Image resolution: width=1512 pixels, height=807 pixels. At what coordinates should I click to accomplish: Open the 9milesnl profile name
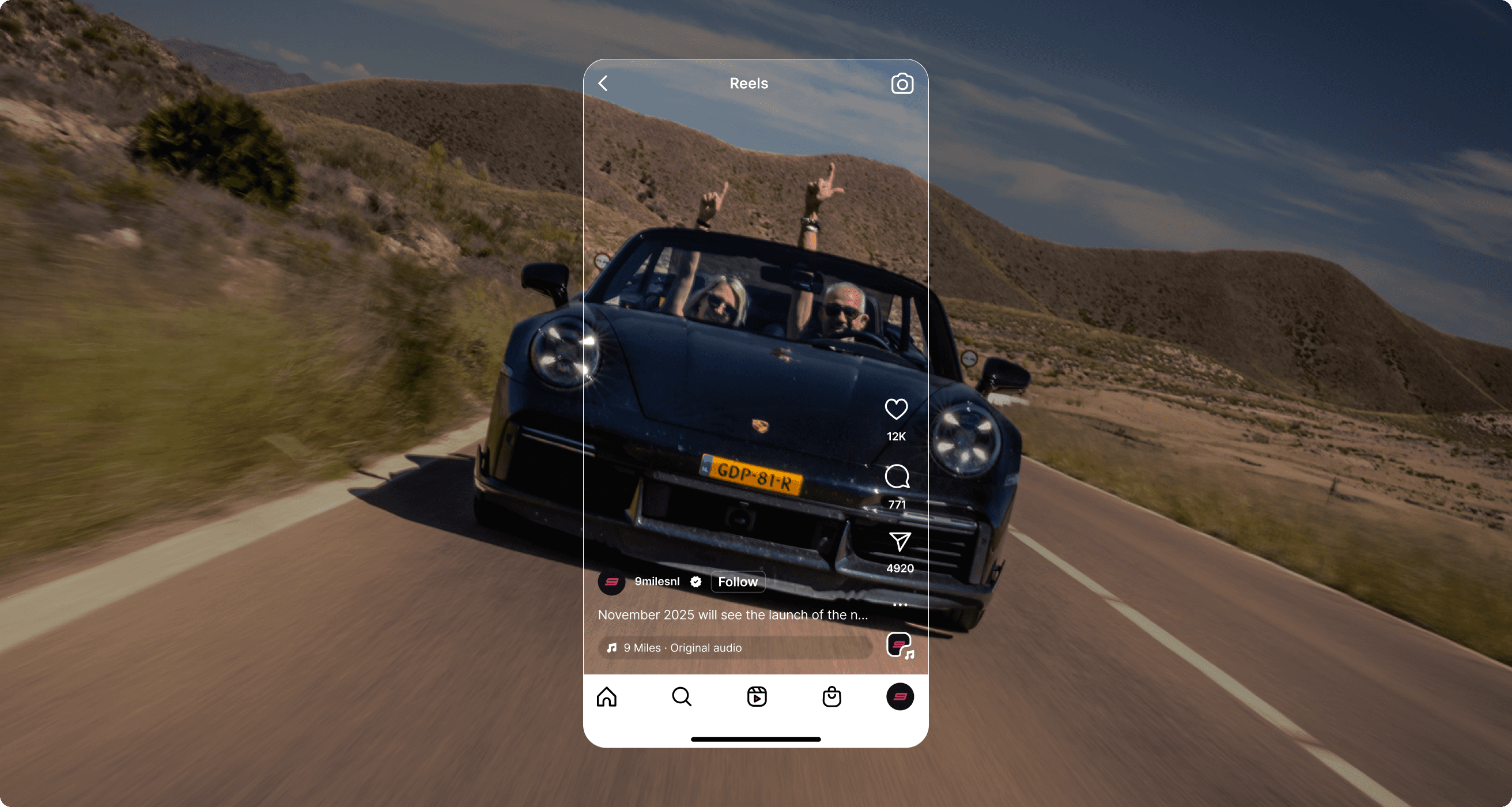click(x=657, y=582)
